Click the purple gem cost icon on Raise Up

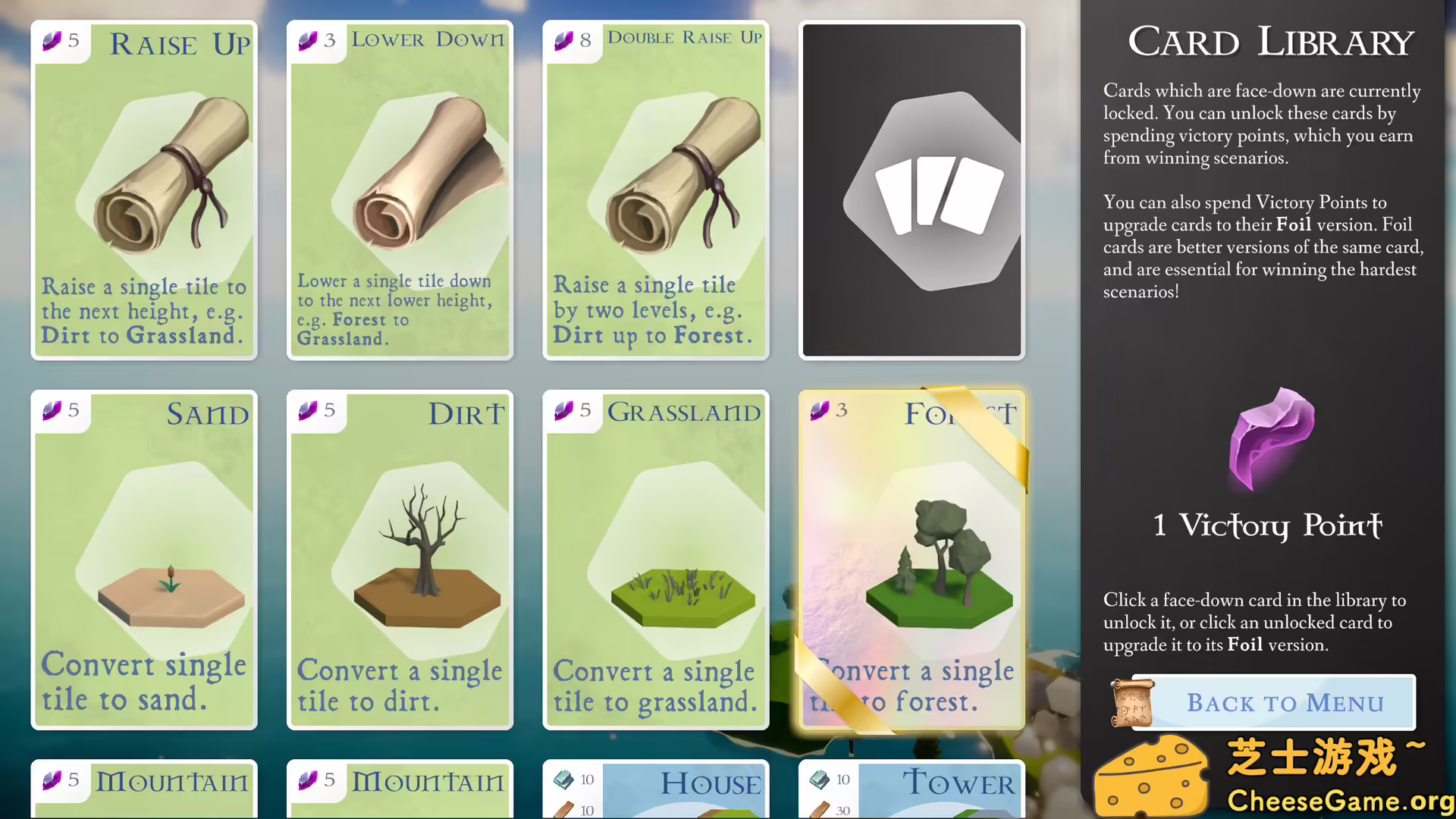click(x=52, y=42)
